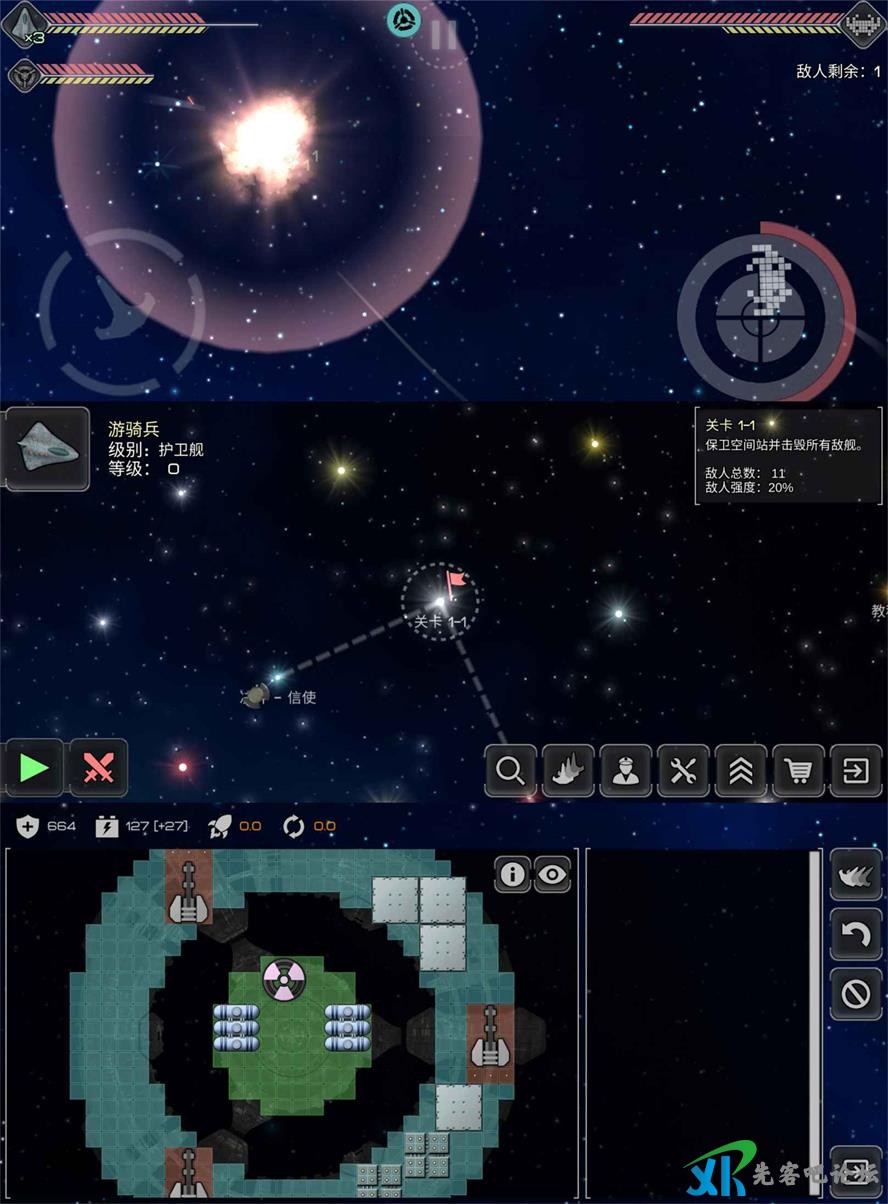Image resolution: width=888 pixels, height=1204 pixels.
Task: Click the exit door button
Action: pyautogui.click(x=856, y=771)
